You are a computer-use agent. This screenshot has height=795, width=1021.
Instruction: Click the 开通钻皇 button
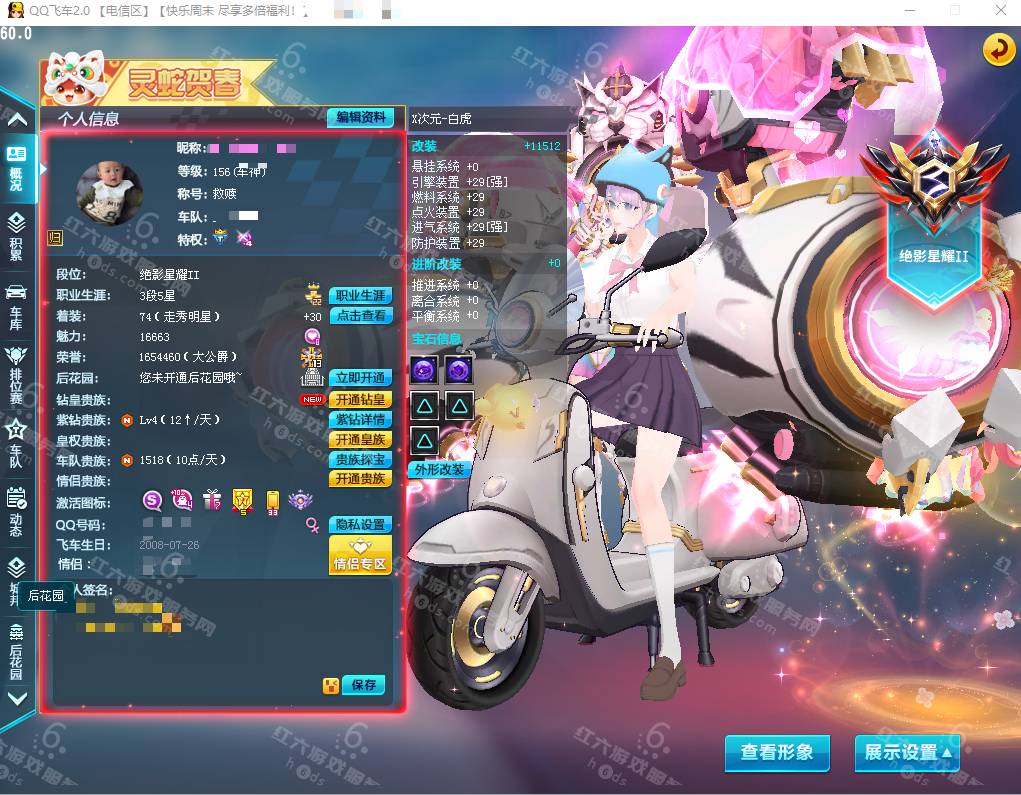[x=360, y=400]
